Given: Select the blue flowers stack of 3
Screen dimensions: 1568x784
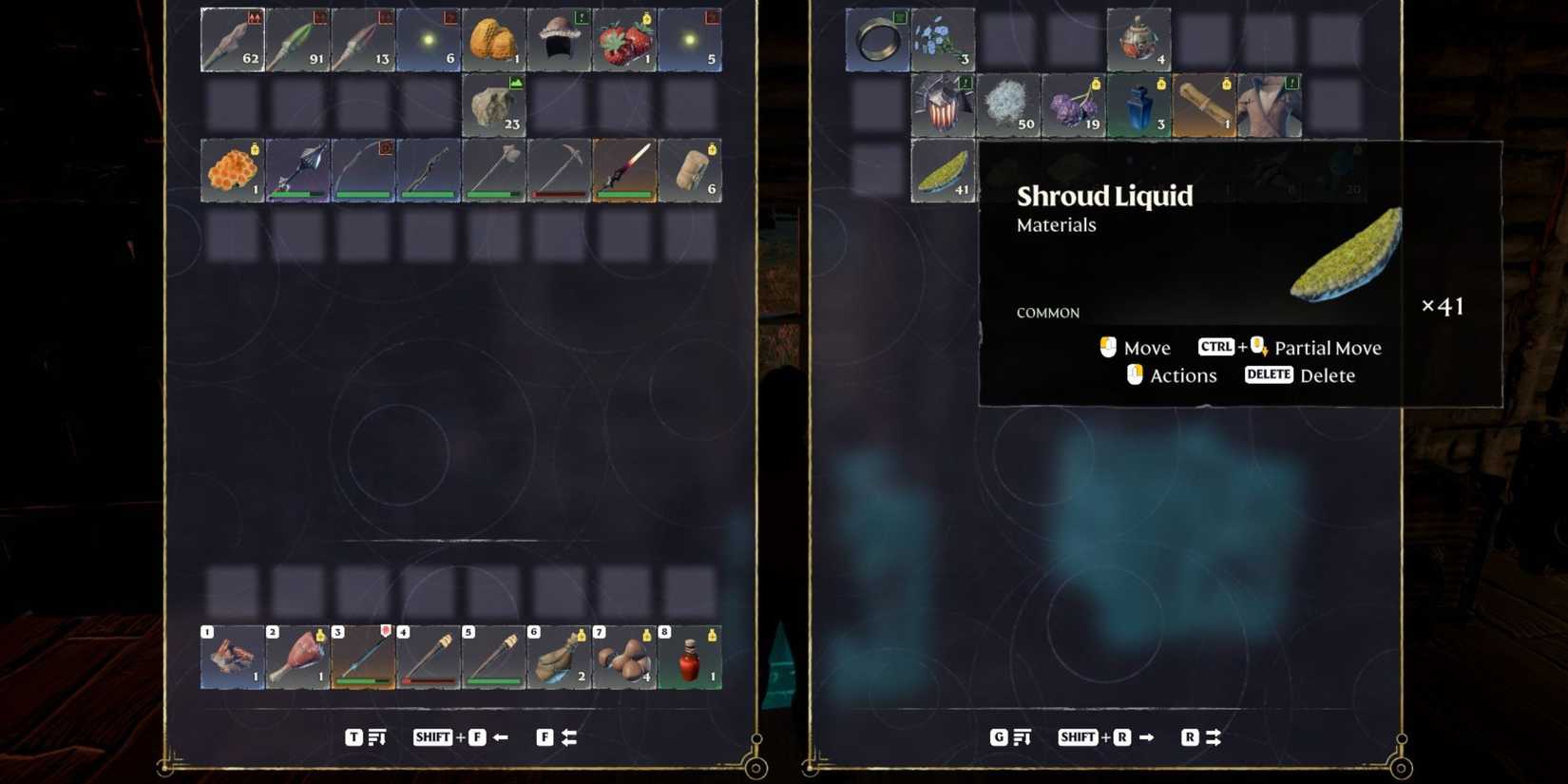Looking at the screenshot, I should coord(943,38).
